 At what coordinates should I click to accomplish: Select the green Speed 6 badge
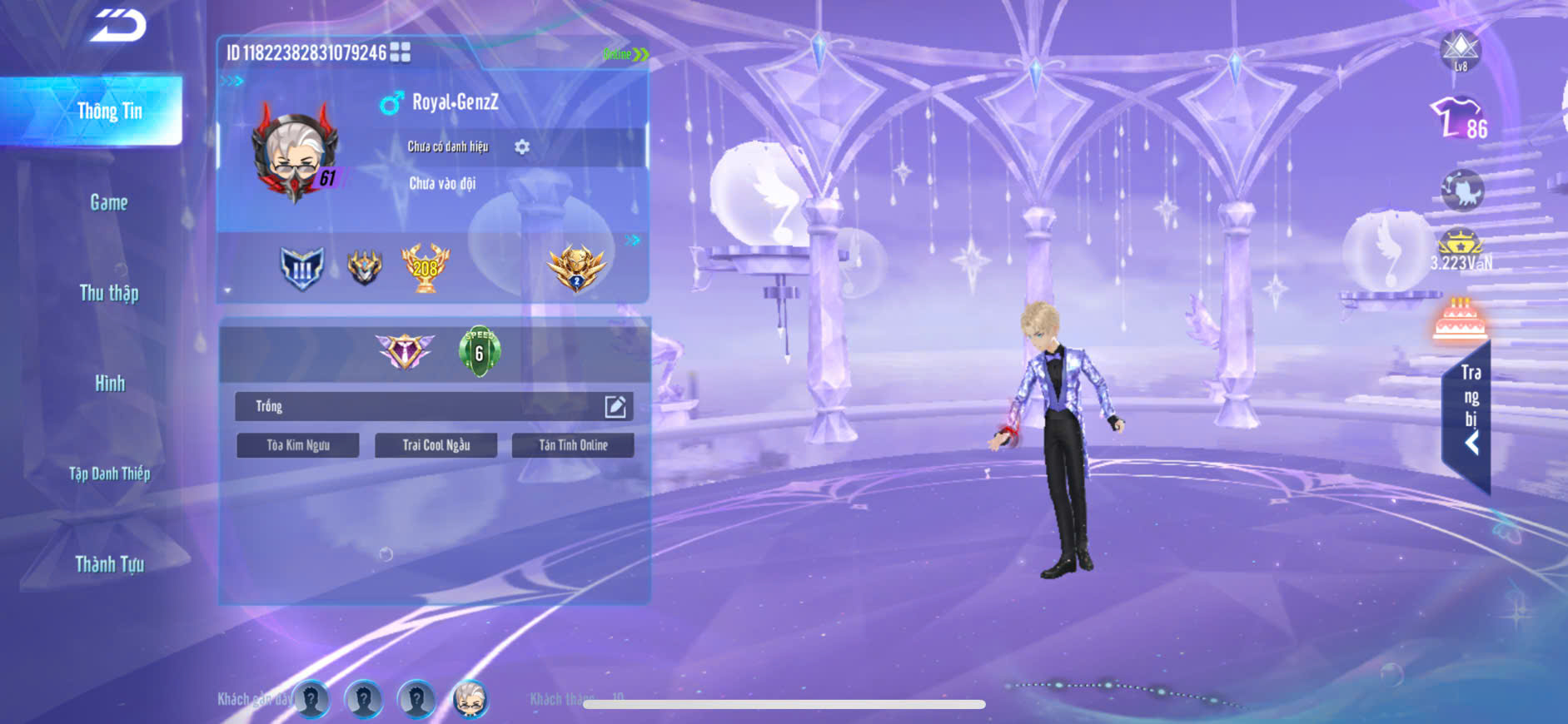tap(479, 351)
